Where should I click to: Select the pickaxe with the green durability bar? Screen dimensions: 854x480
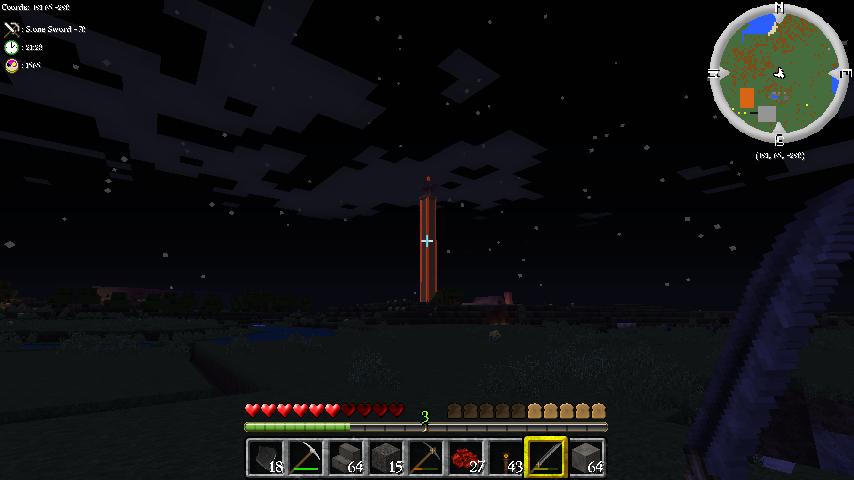pyautogui.click(x=306, y=458)
